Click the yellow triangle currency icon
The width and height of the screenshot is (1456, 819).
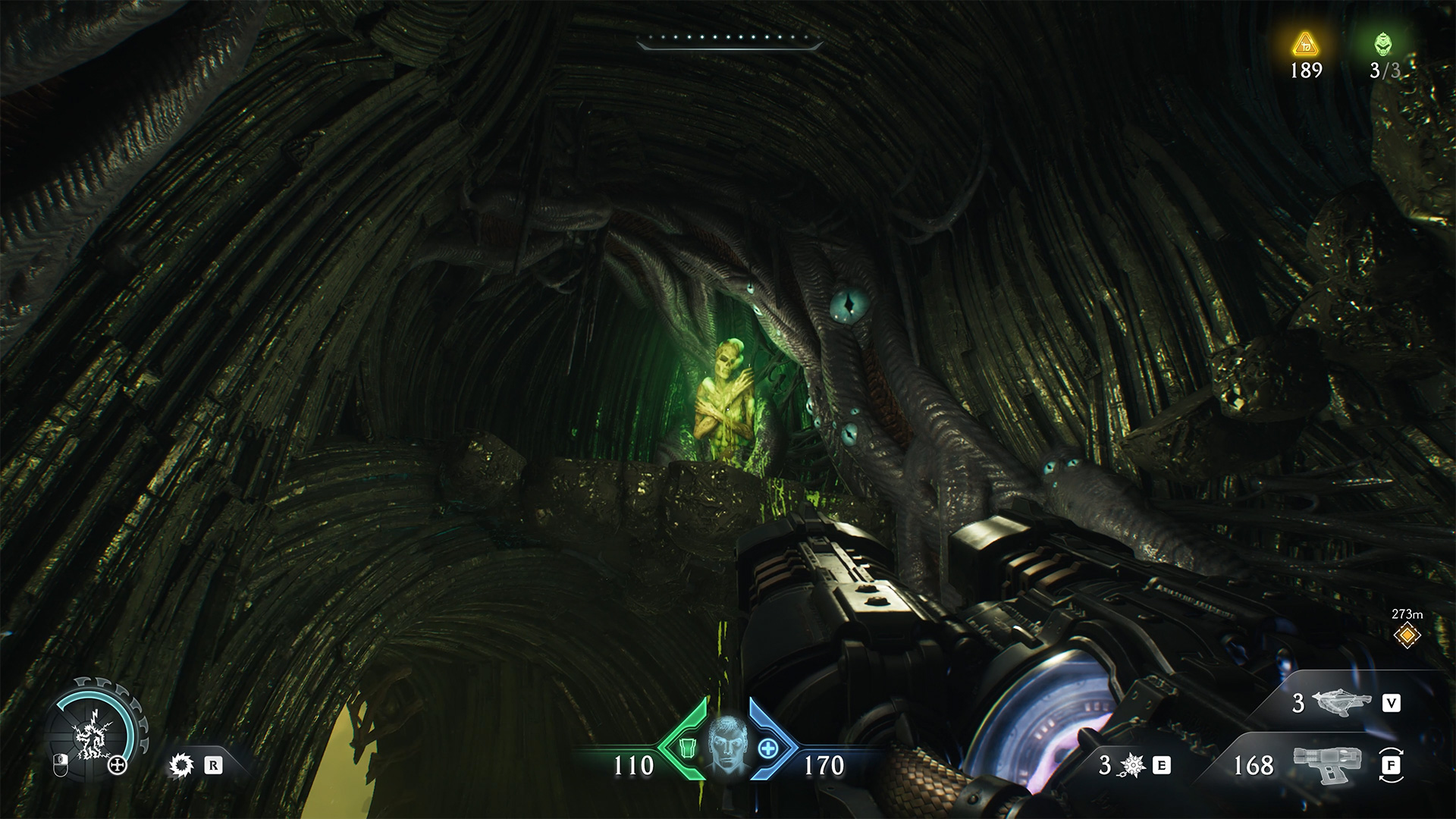pyautogui.click(x=1306, y=44)
